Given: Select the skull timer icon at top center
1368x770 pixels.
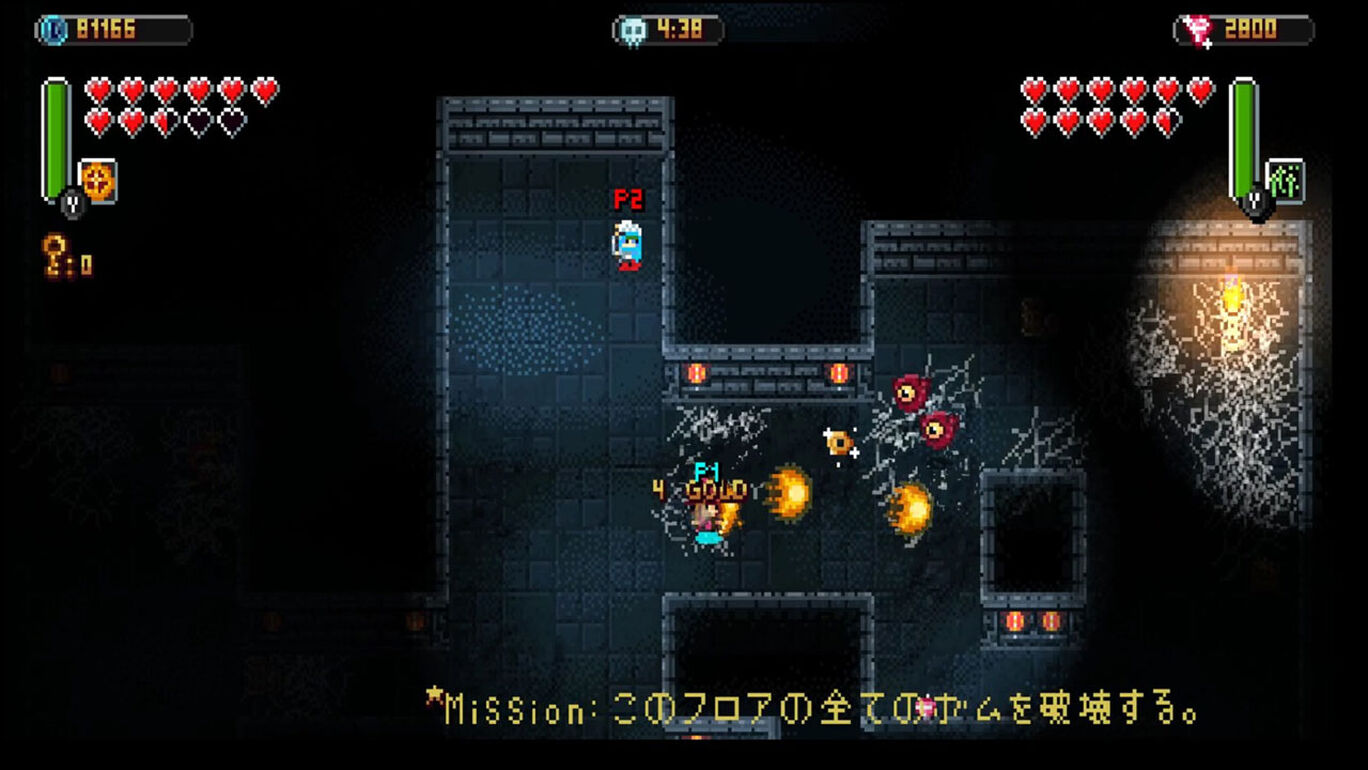Looking at the screenshot, I should coord(631,28).
